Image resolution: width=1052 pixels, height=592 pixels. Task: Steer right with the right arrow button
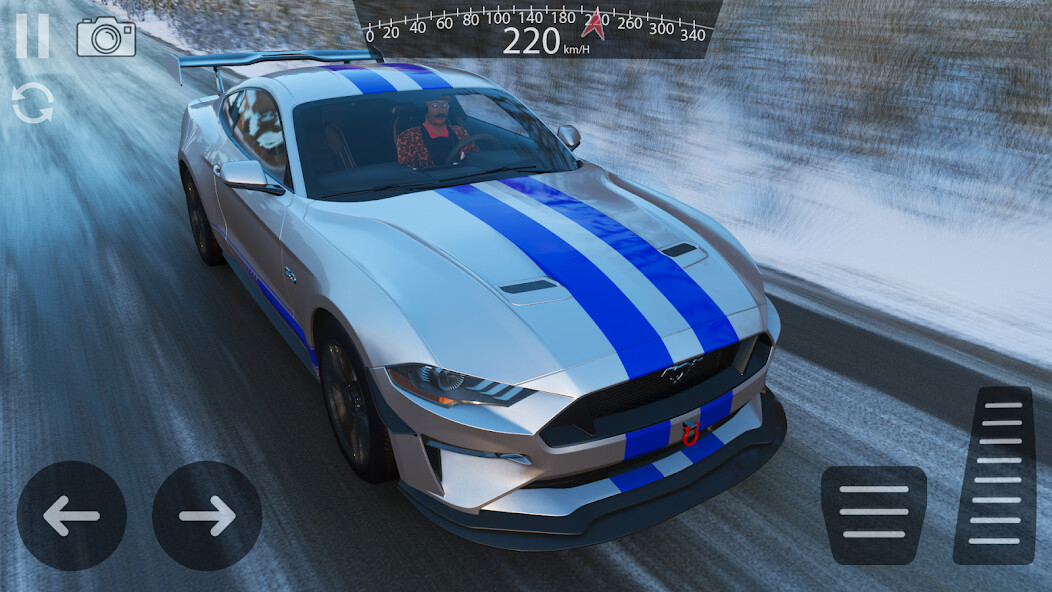pyautogui.click(x=207, y=516)
